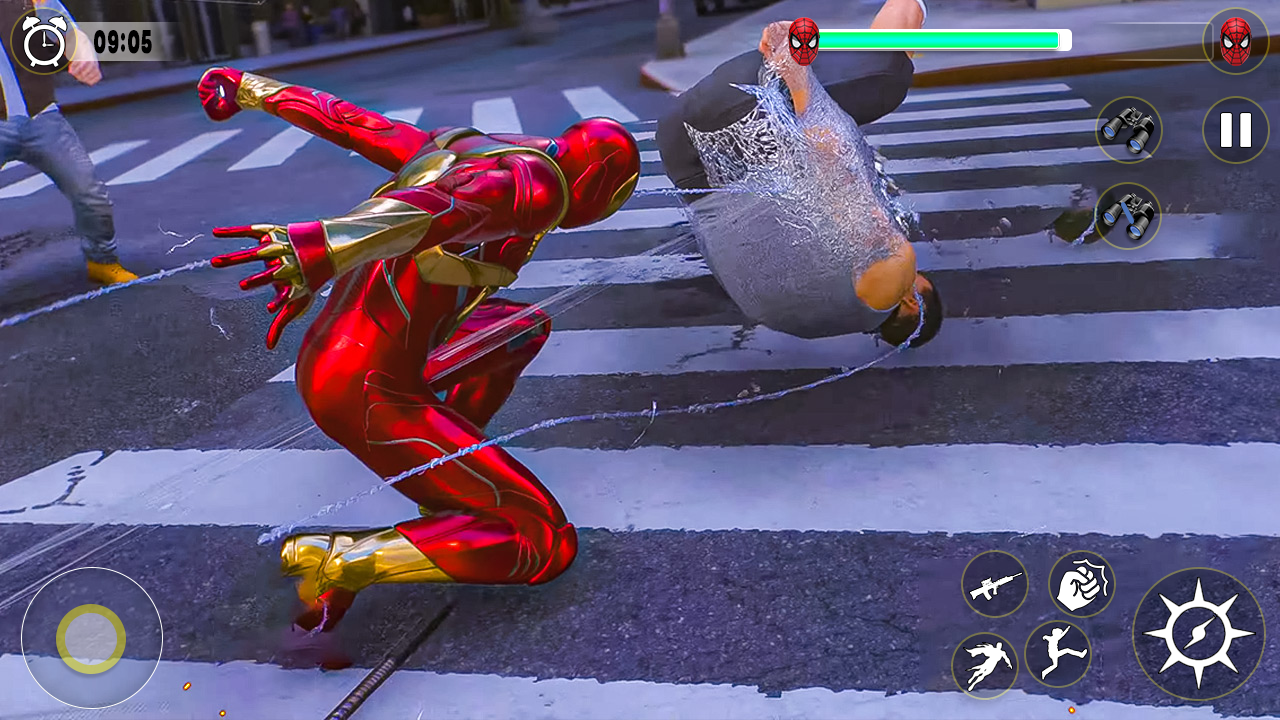Click the green enemy health bar

click(945, 38)
